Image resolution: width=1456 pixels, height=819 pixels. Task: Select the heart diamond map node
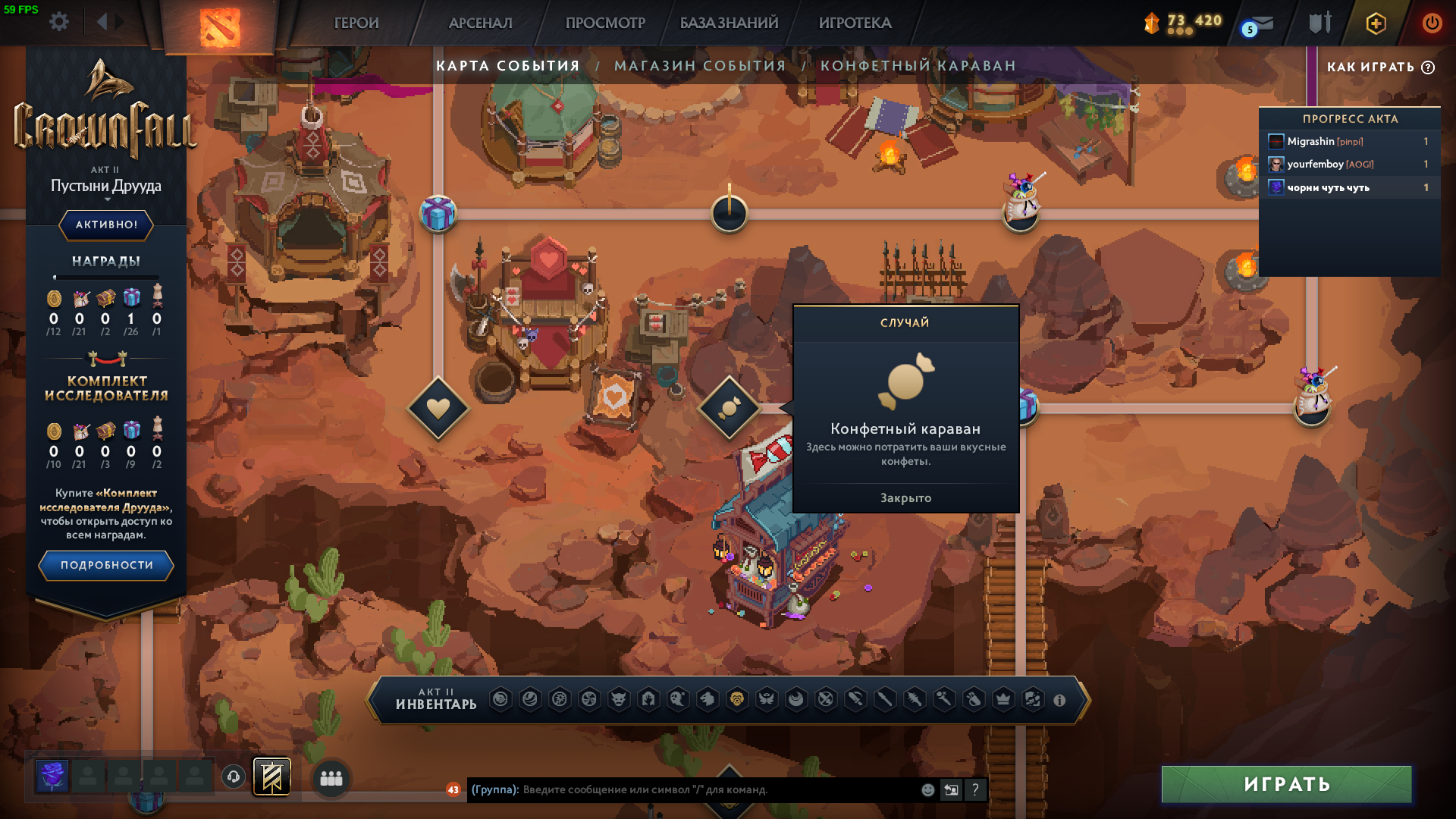tap(438, 408)
